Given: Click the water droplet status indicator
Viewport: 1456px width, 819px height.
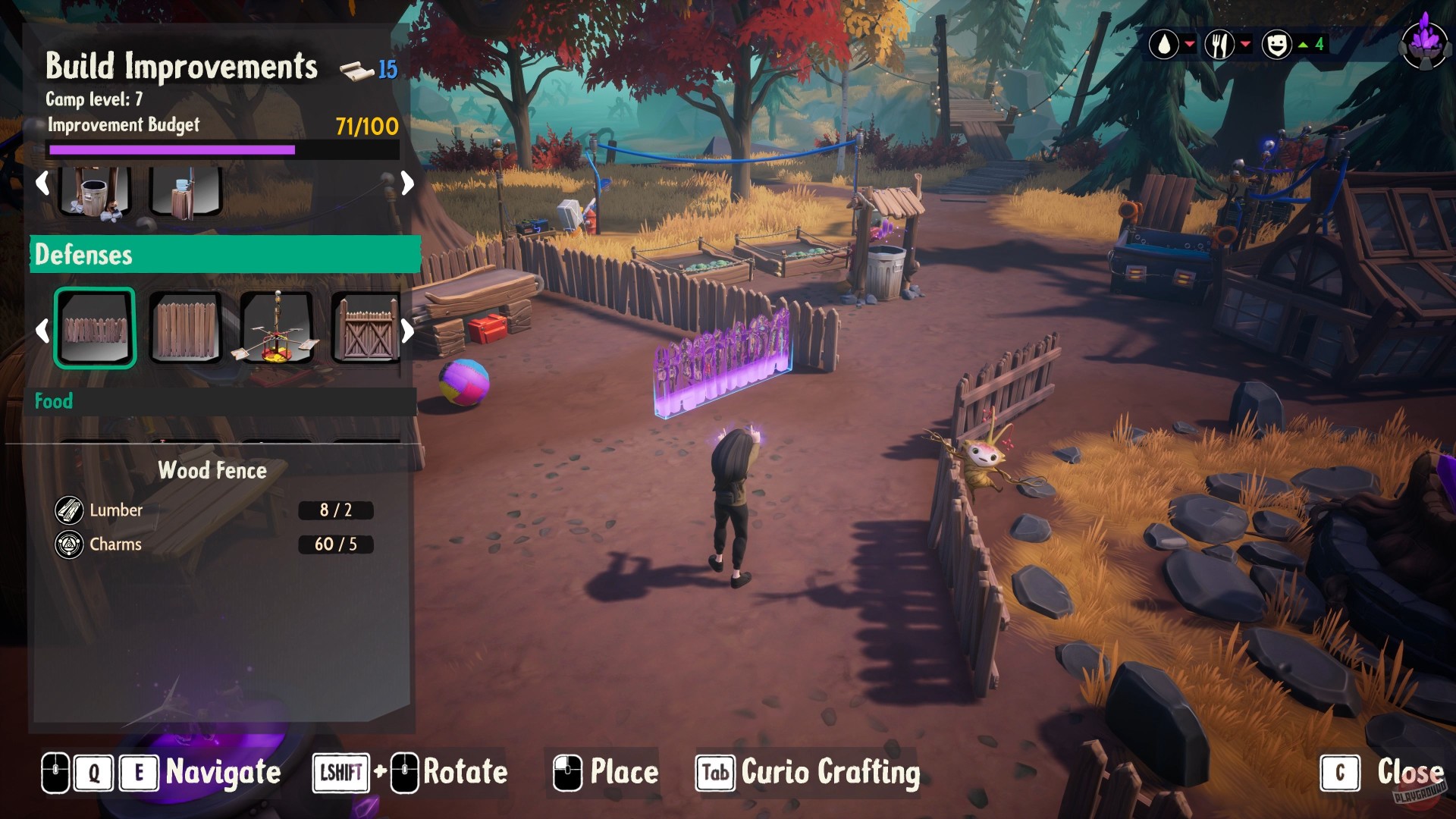Looking at the screenshot, I should (x=1166, y=43).
